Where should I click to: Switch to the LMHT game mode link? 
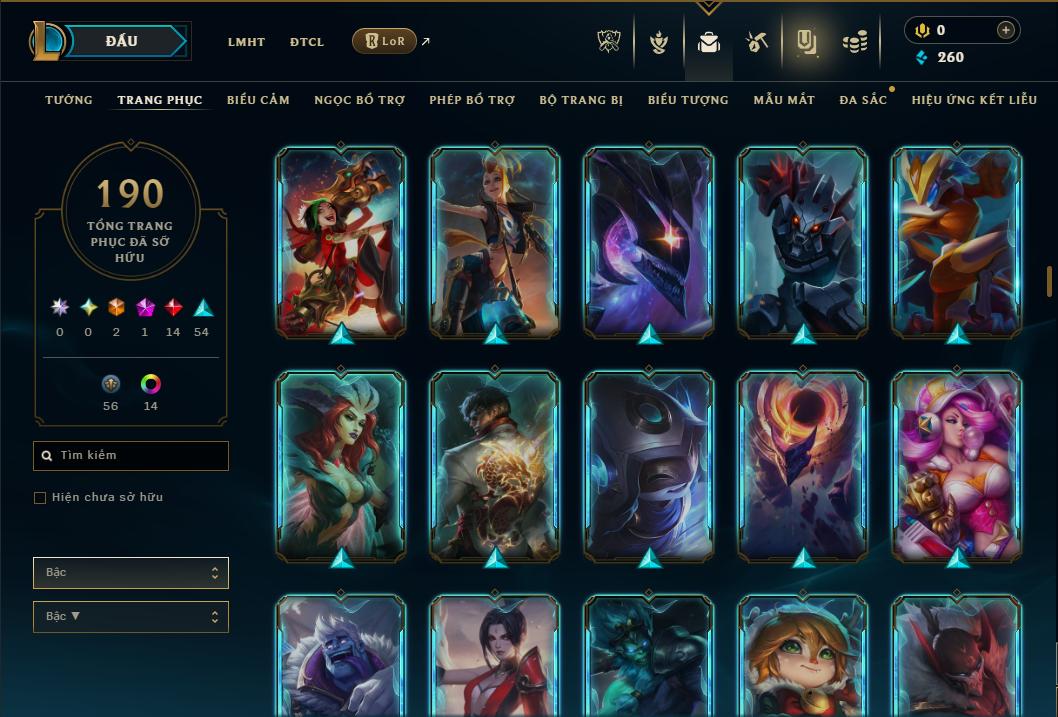coord(246,42)
